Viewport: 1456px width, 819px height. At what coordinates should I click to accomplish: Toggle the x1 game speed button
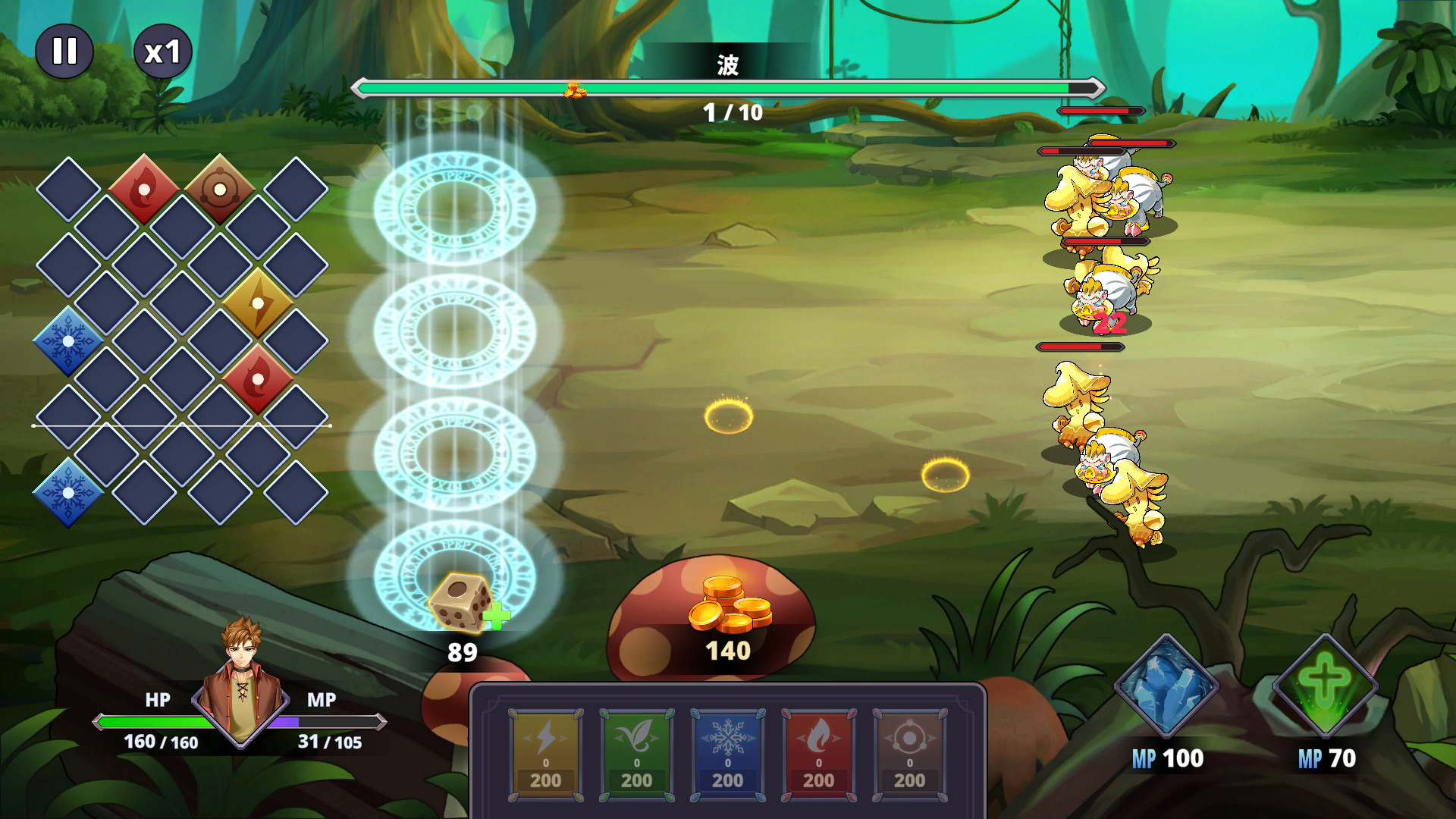pyautogui.click(x=162, y=52)
